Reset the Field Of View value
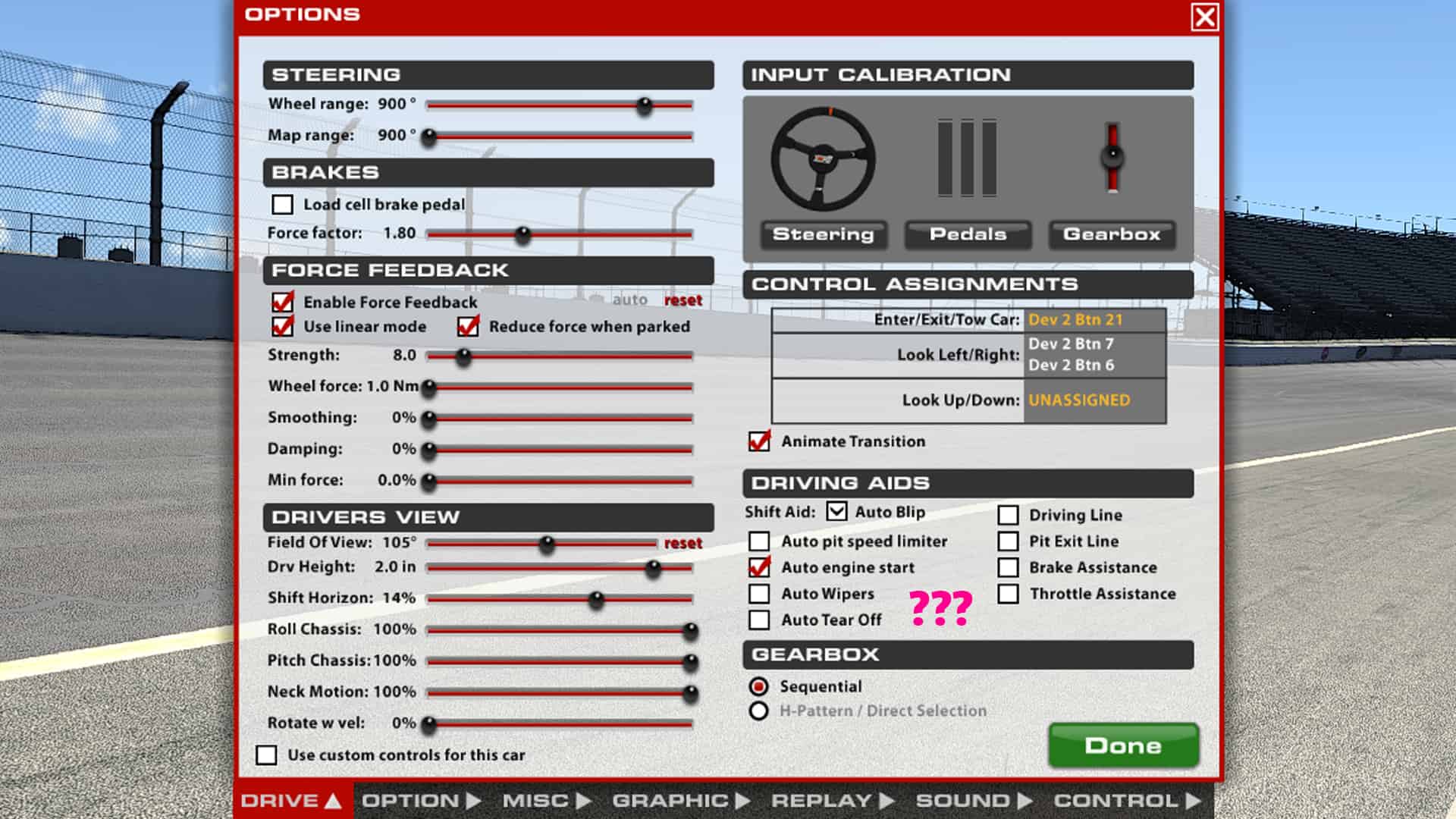Viewport: 1456px width, 819px height. pos(683,543)
